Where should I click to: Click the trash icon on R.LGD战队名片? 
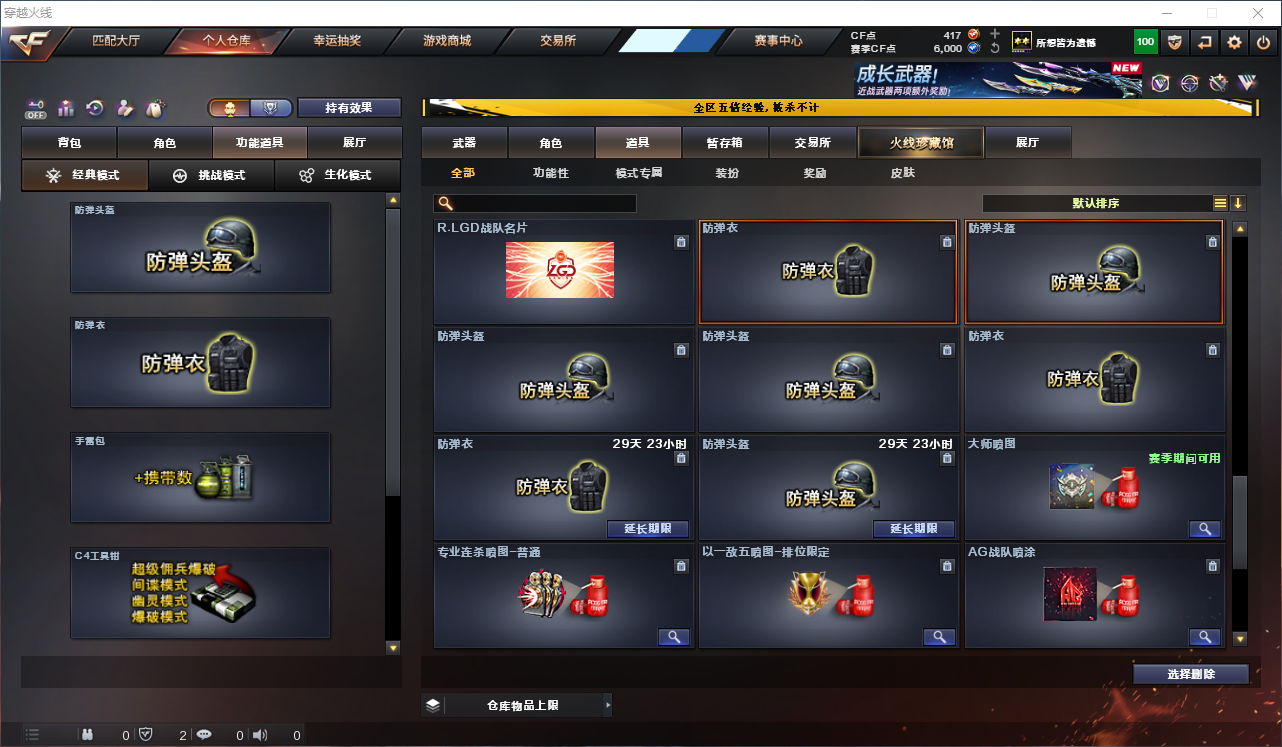[681, 242]
